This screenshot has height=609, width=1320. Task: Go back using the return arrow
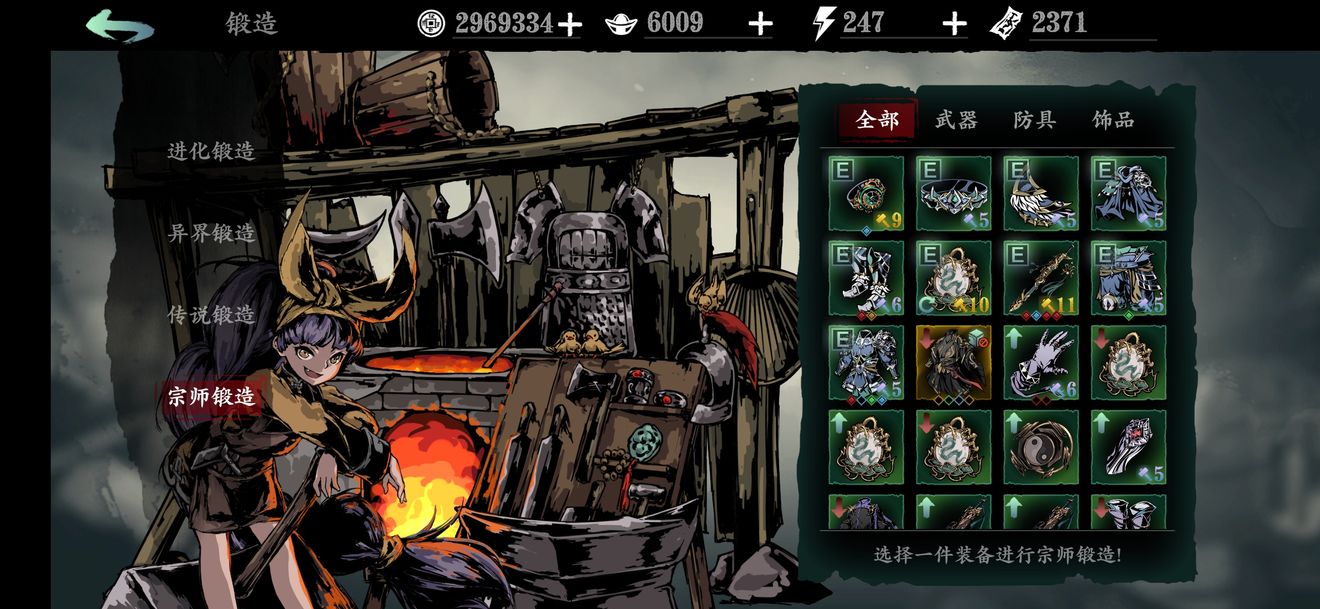120,26
